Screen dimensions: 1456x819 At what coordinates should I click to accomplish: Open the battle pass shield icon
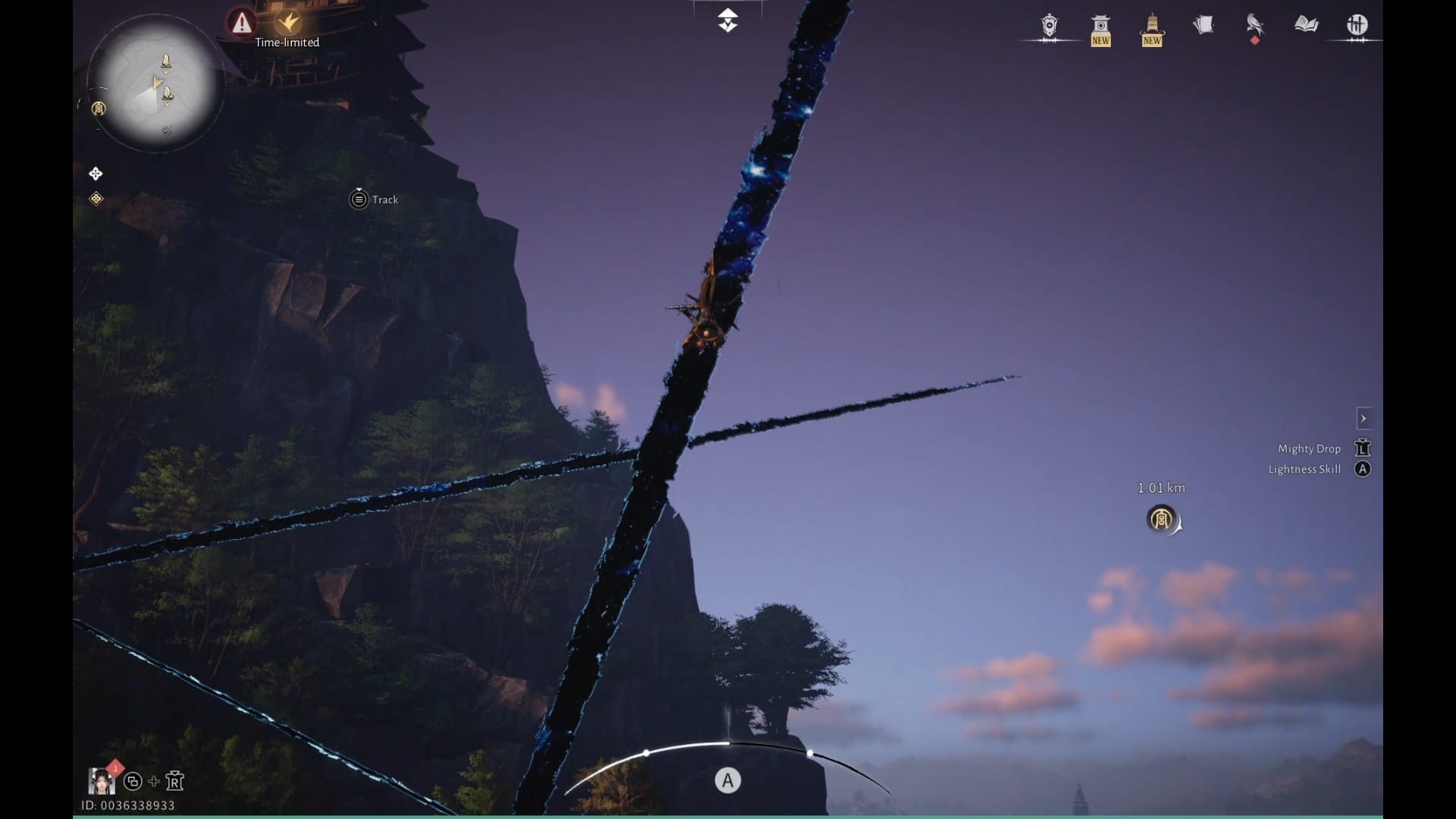coord(1049,25)
